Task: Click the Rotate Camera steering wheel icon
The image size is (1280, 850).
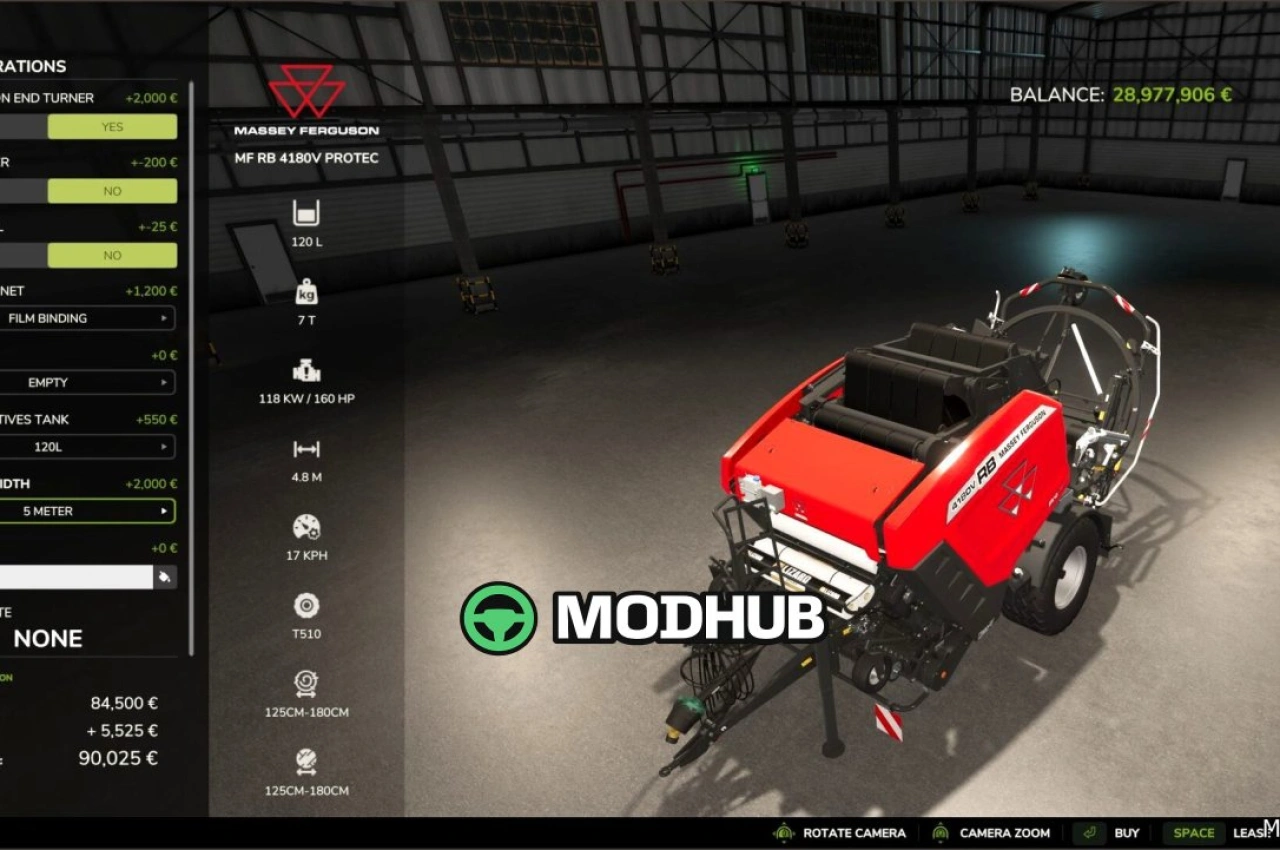Action: point(784,832)
